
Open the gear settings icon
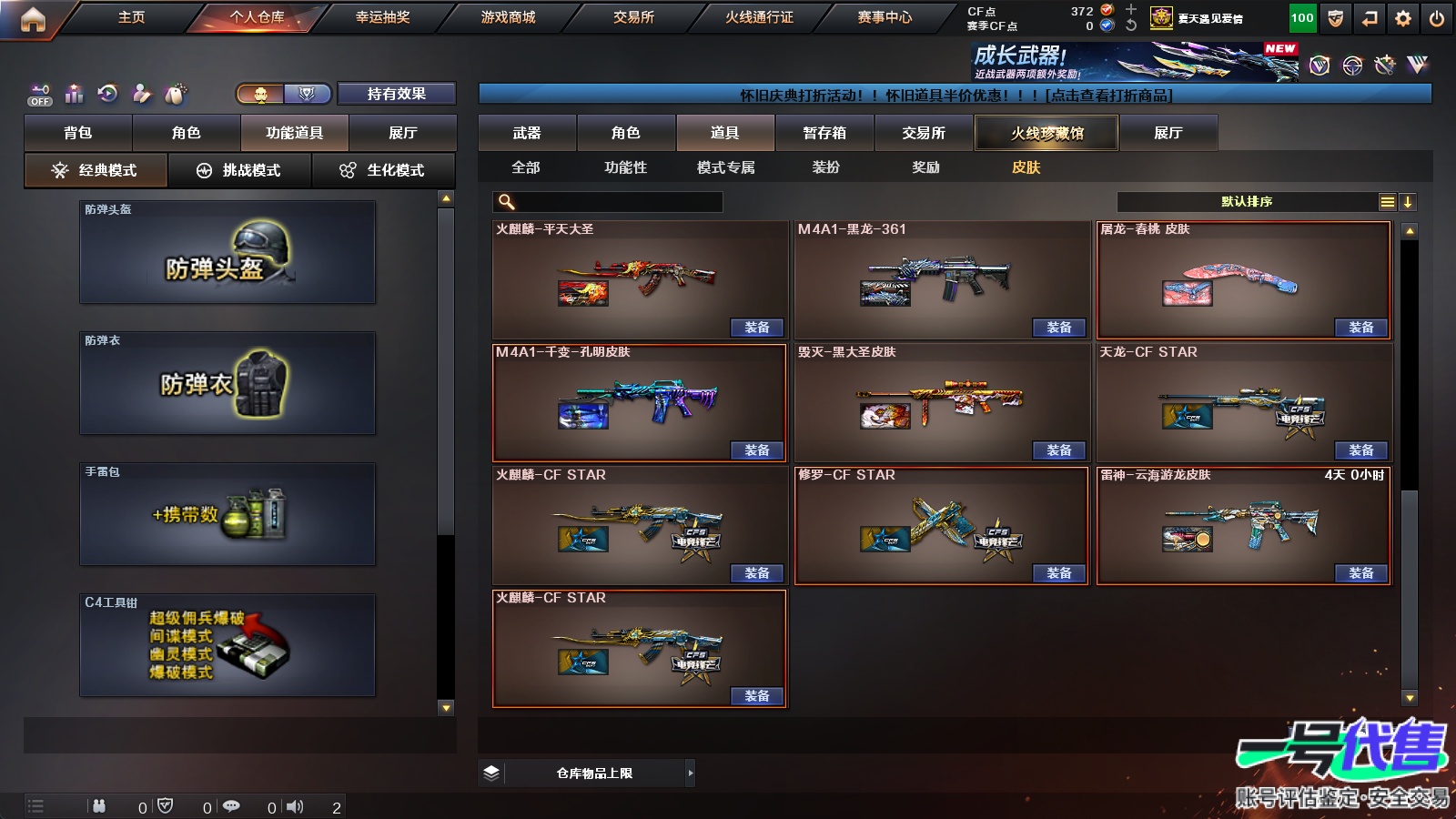coord(1403,18)
